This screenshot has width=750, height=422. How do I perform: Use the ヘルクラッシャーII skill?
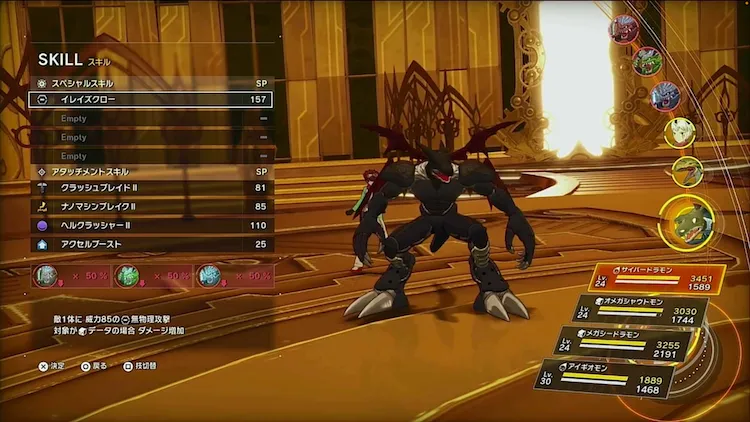coord(150,226)
